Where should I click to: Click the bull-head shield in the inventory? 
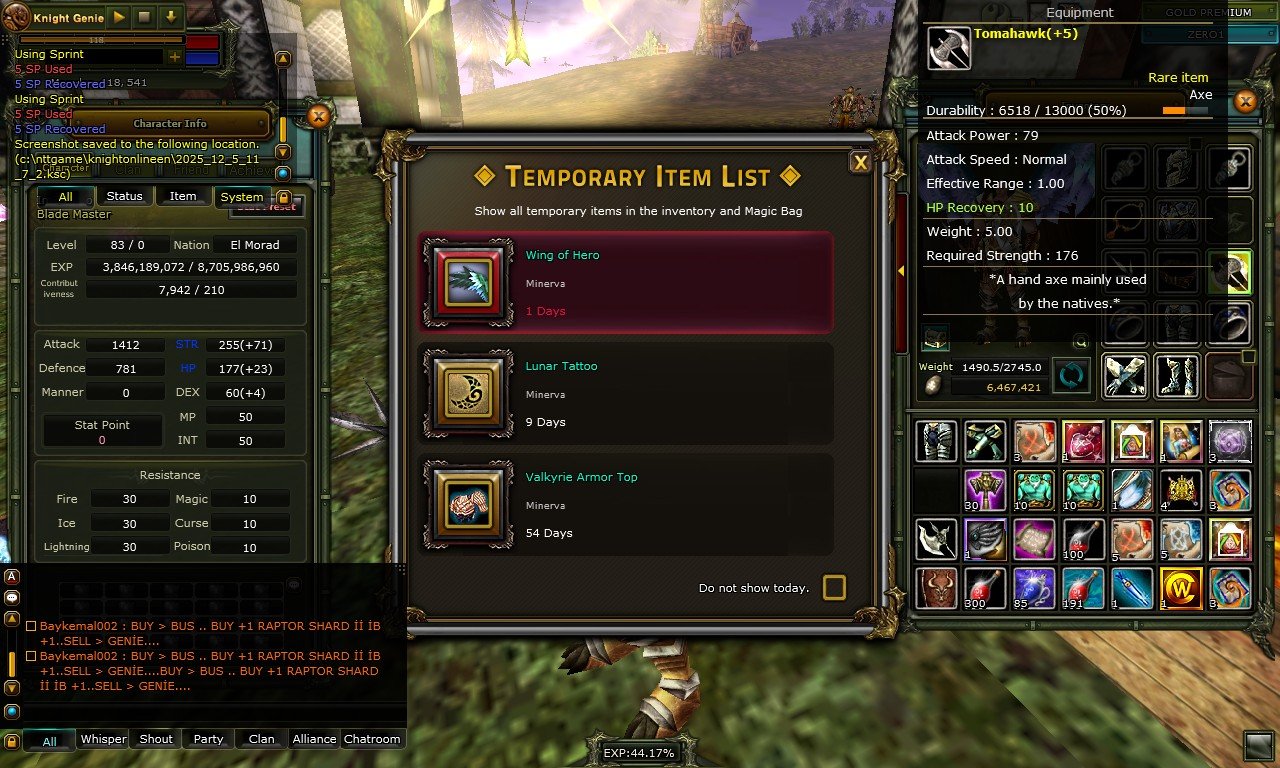click(936, 589)
